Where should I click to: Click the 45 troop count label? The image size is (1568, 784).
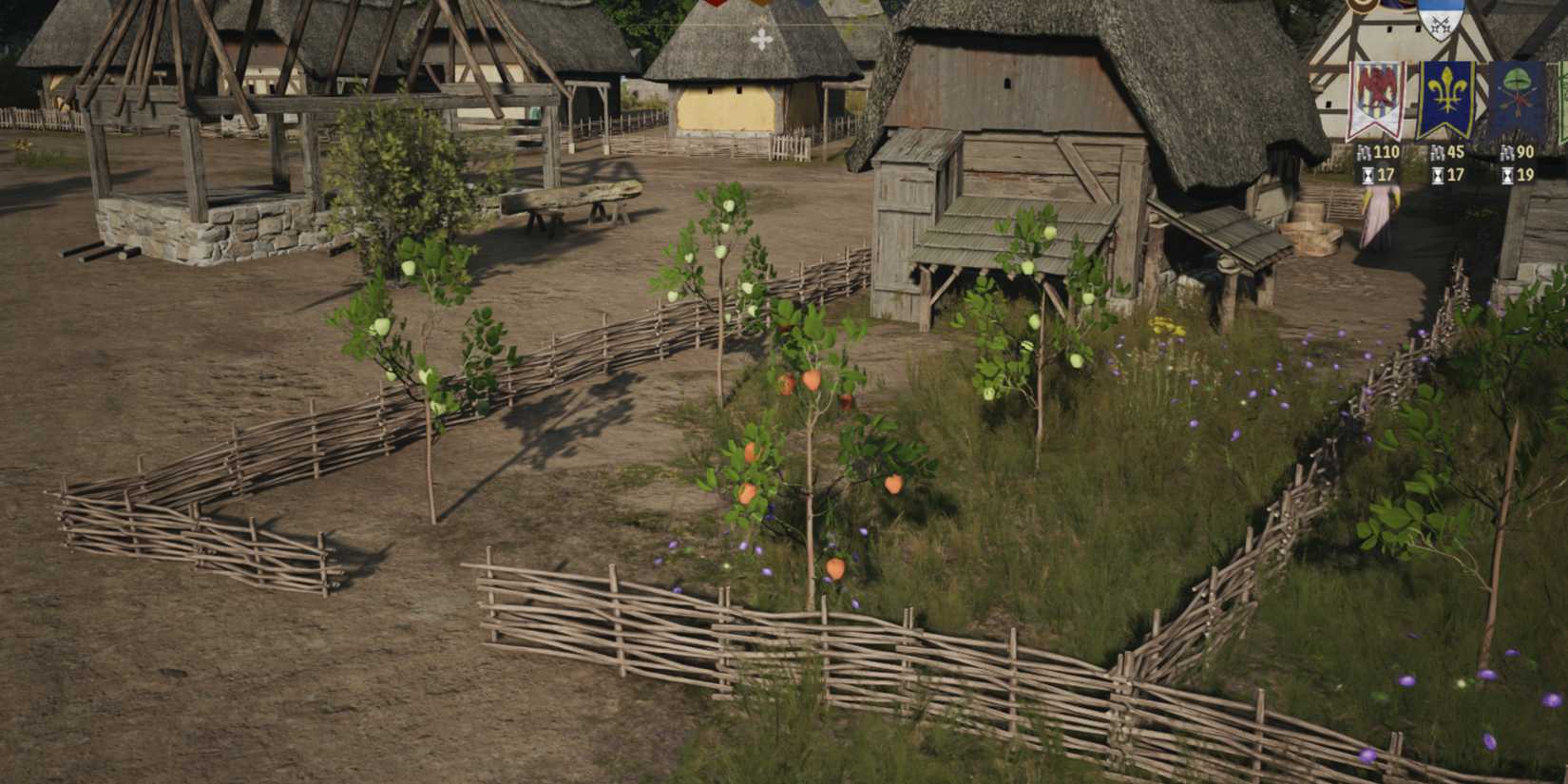[x=1453, y=152]
